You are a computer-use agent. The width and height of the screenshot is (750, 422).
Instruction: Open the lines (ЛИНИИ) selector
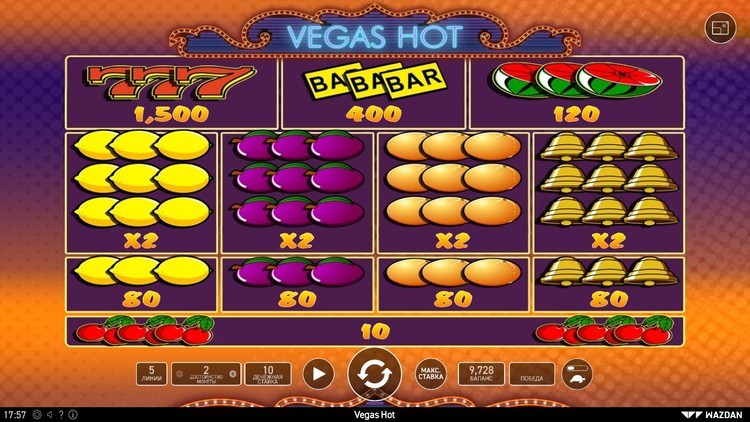(152, 374)
